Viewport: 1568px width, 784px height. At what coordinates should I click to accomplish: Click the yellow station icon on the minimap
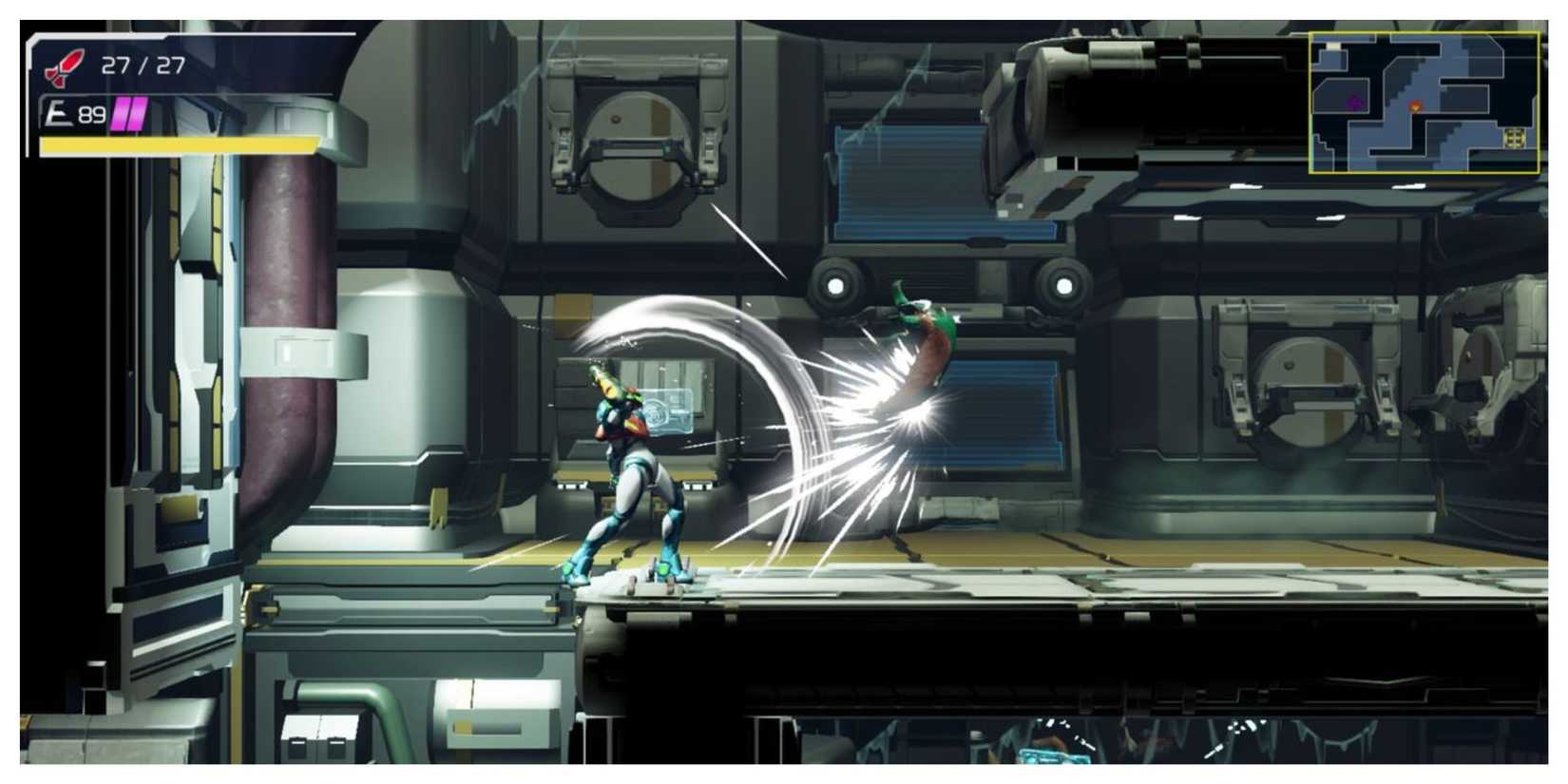coord(1516,138)
